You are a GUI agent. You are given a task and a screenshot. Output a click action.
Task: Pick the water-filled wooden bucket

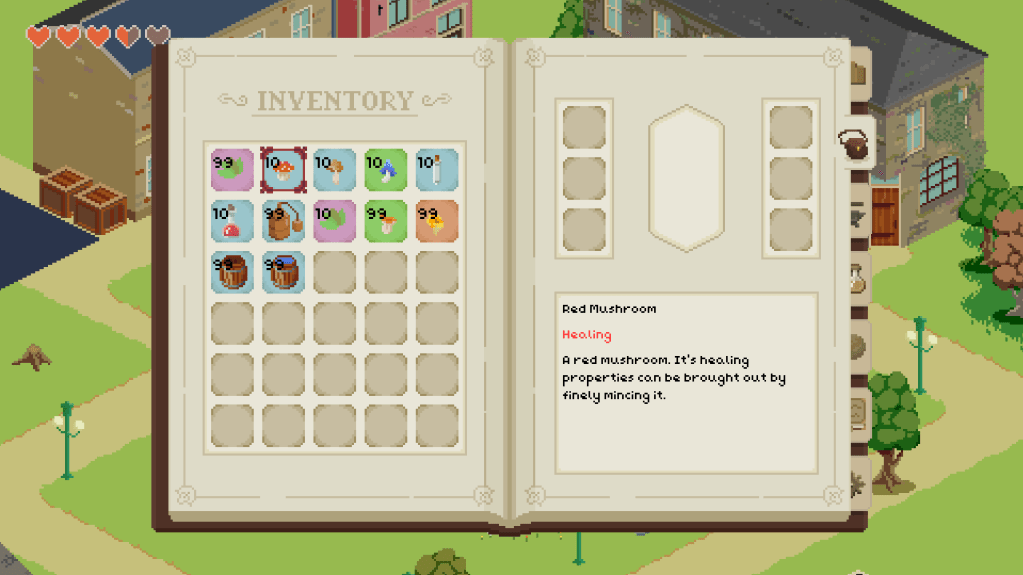point(283,272)
